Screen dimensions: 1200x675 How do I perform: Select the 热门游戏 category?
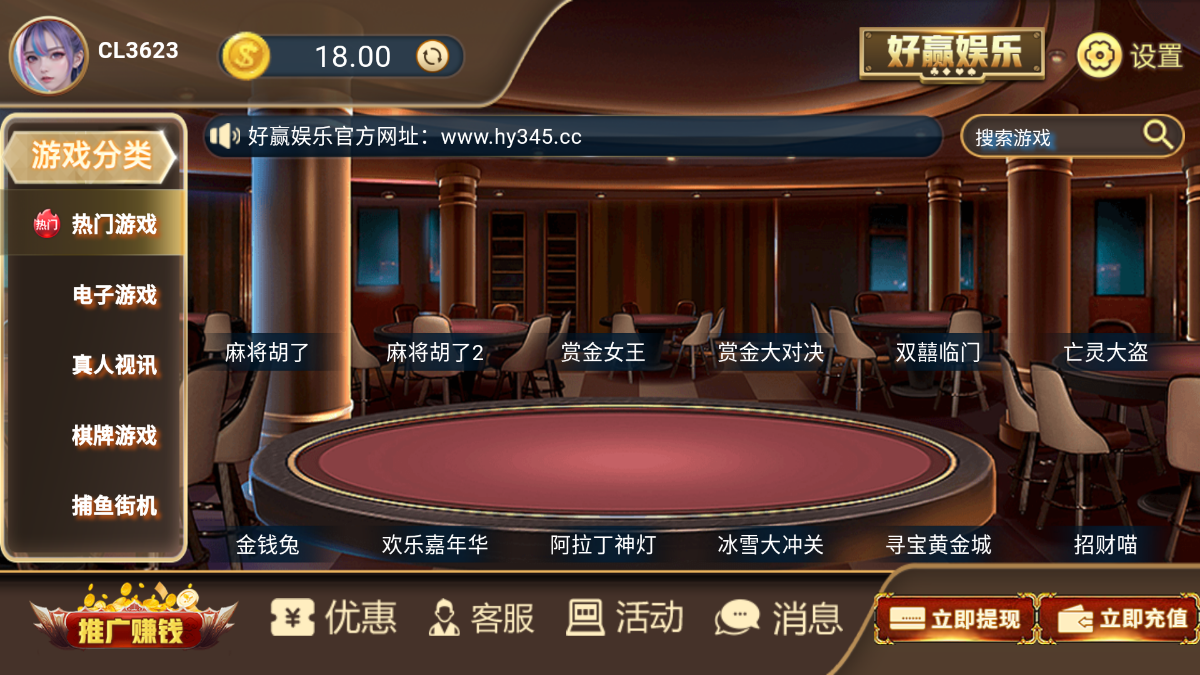point(96,223)
